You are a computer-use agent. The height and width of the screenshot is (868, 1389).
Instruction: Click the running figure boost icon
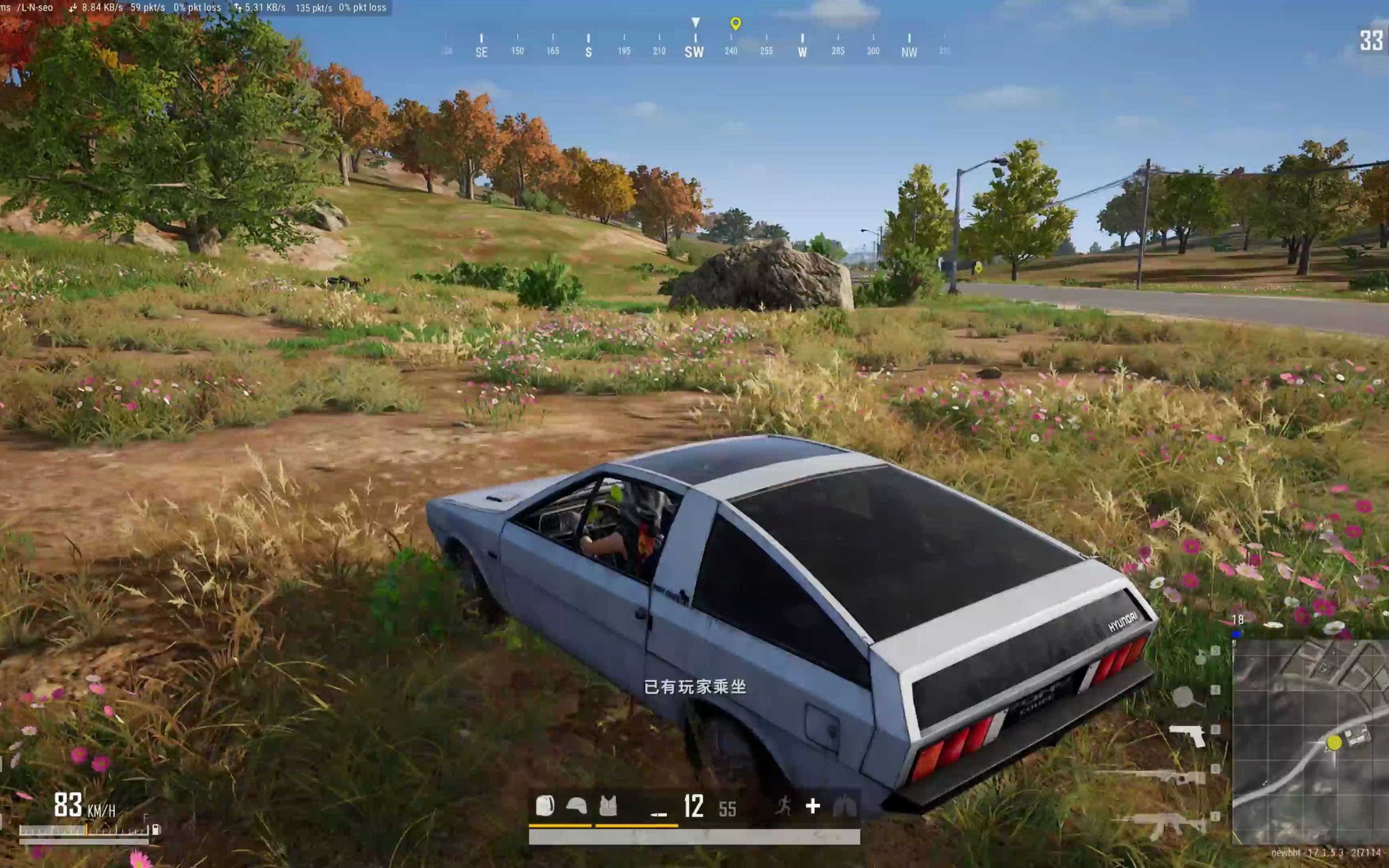pyautogui.click(x=783, y=806)
